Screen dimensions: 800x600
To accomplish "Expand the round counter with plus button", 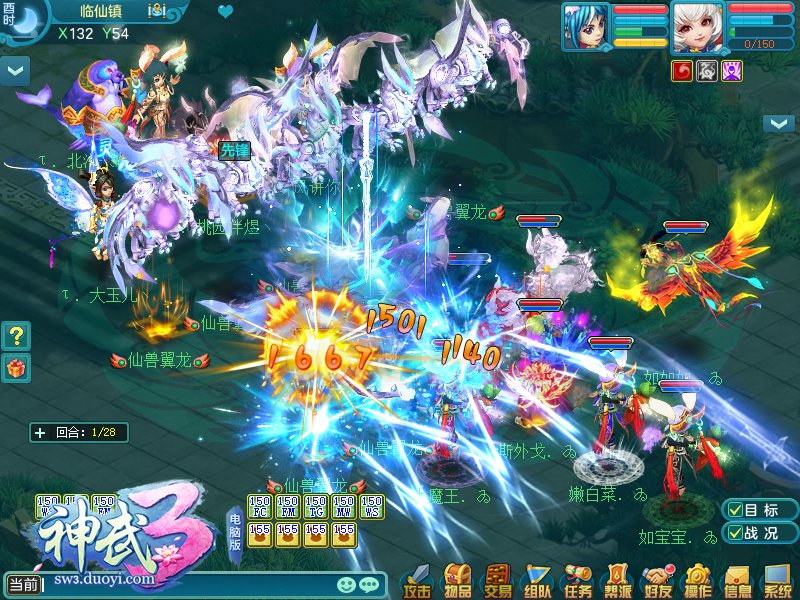I will [x=40, y=433].
